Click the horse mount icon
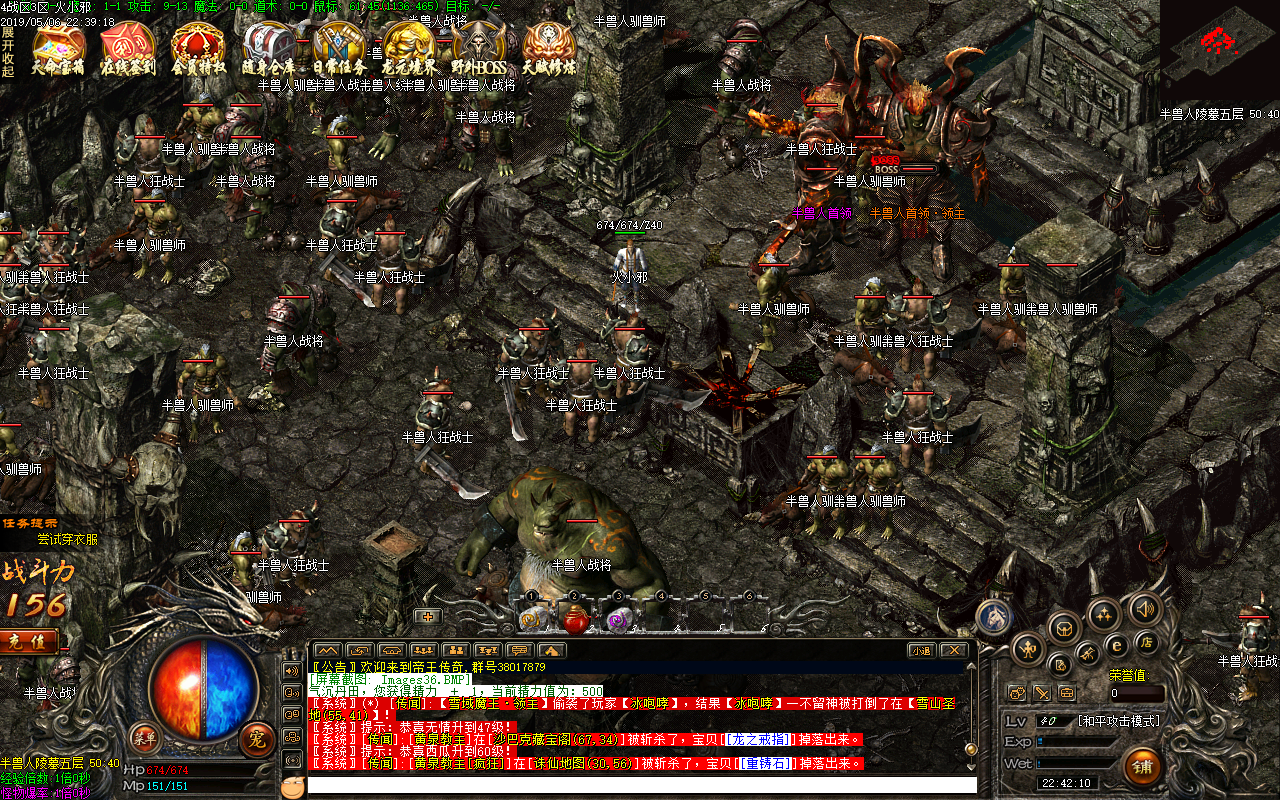 point(994,618)
